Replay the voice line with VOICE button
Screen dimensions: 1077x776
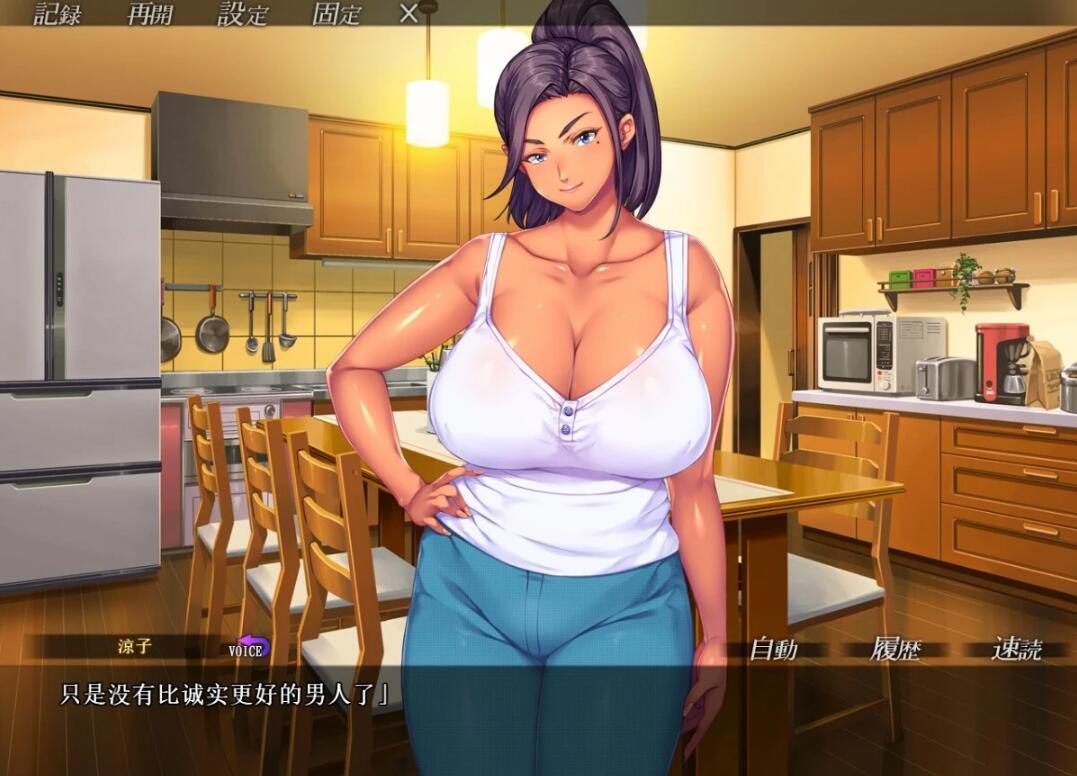[x=248, y=649]
